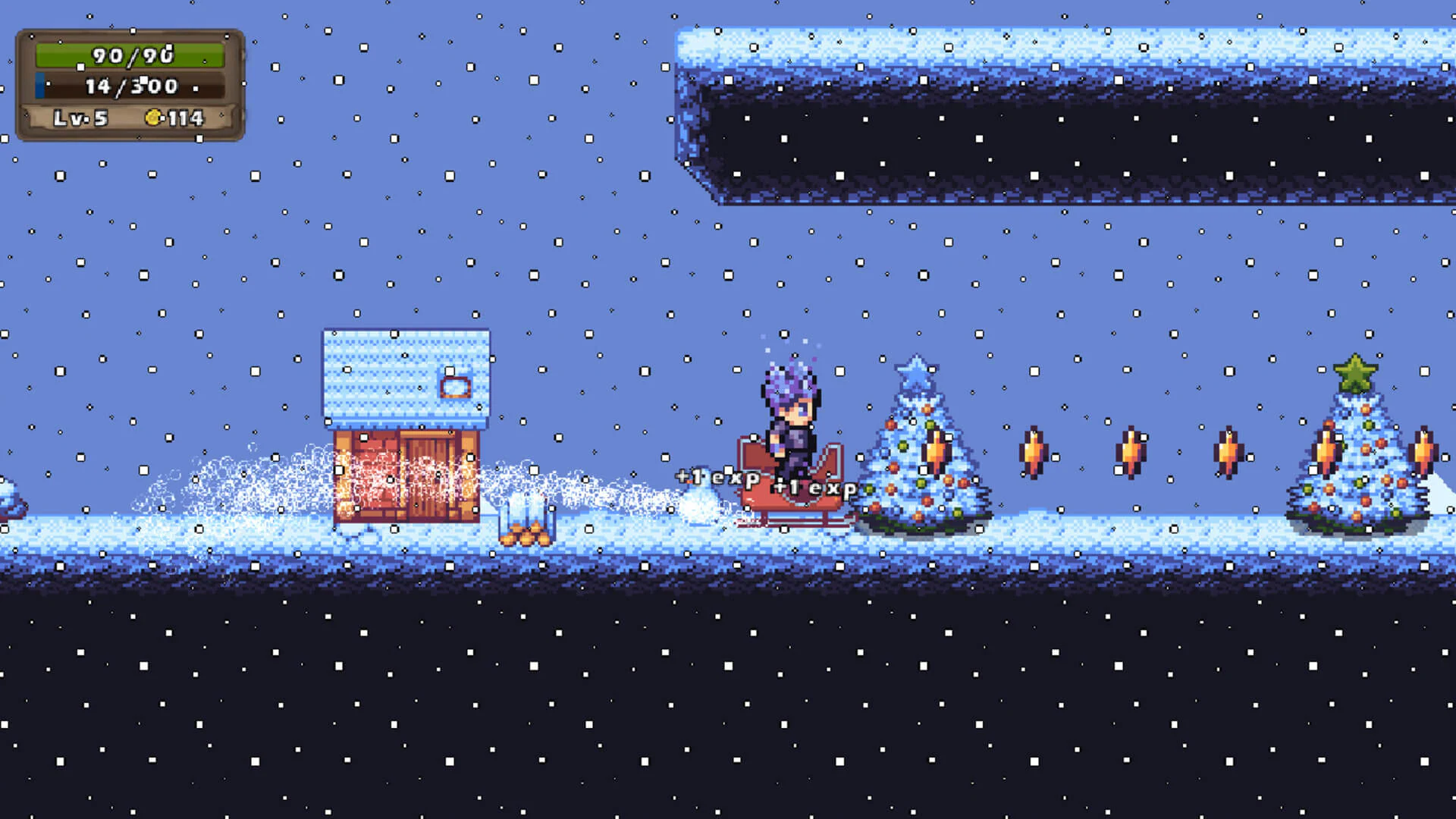The height and width of the screenshot is (819, 1456).
Task: Click the blue 14/300 experience bar
Action: click(129, 86)
